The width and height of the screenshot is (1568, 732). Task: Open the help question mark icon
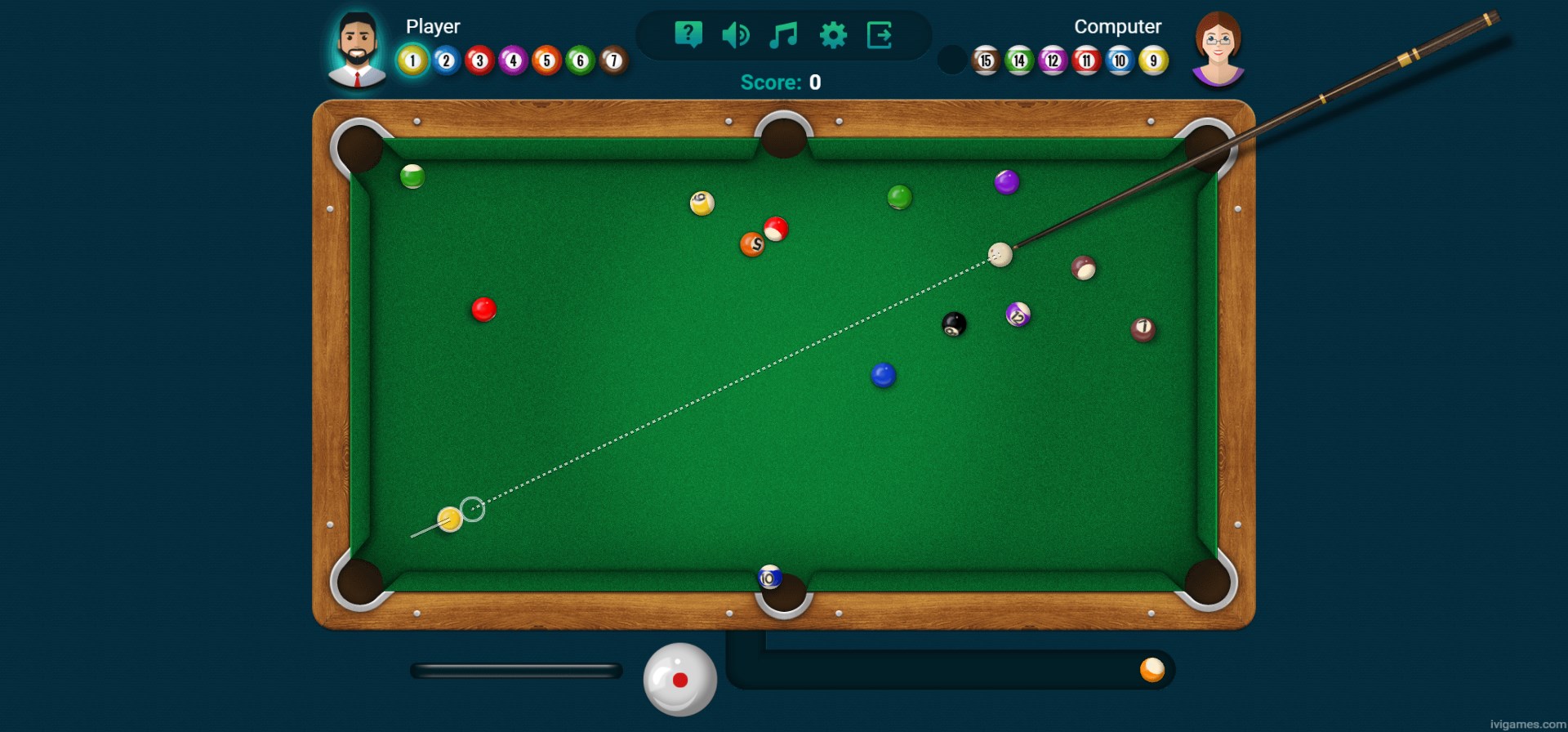(x=688, y=33)
